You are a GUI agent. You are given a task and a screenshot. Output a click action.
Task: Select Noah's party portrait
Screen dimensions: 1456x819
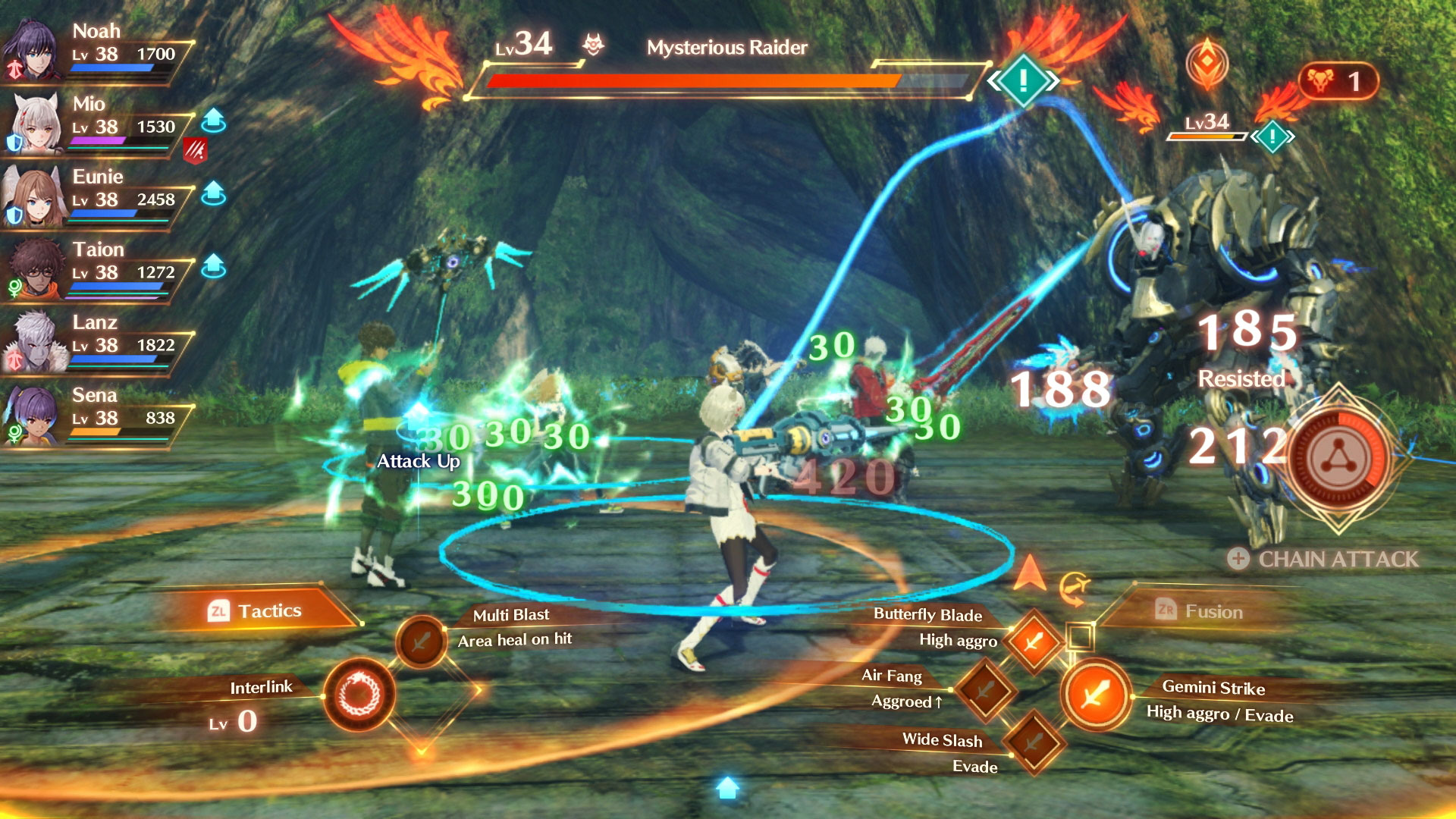[x=32, y=51]
